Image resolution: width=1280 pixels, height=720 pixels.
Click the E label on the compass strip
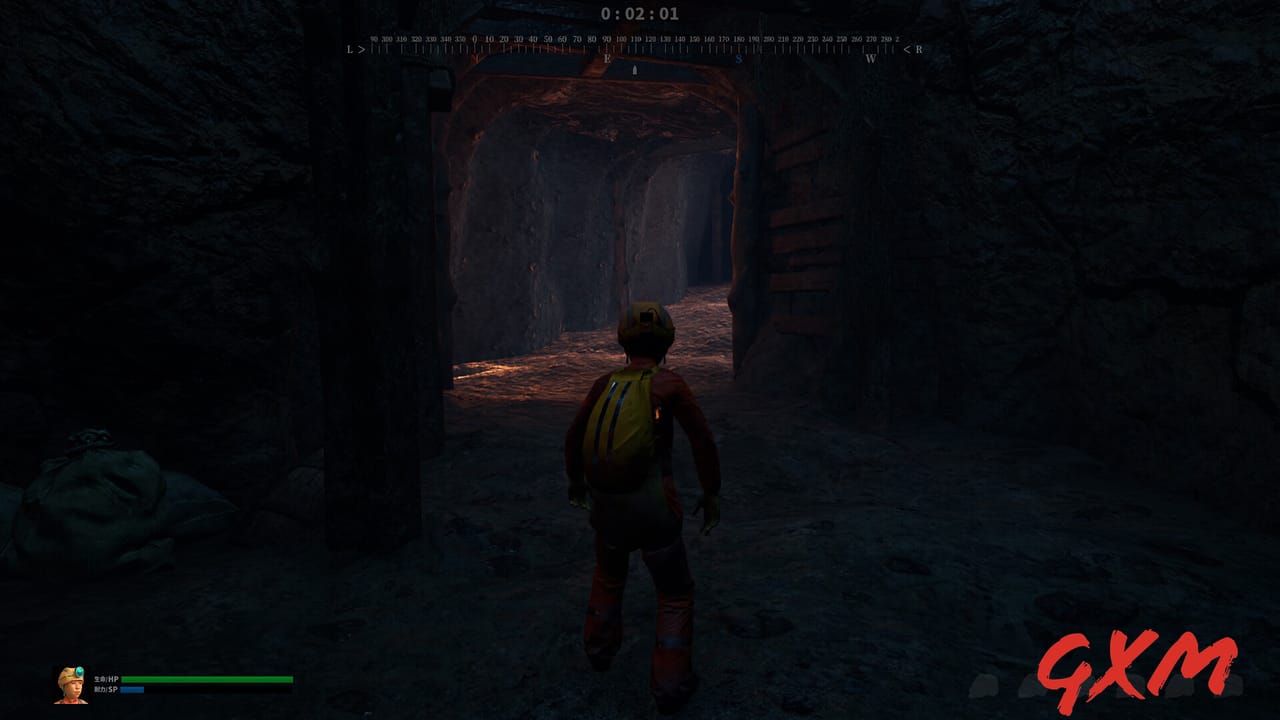tap(607, 58)
